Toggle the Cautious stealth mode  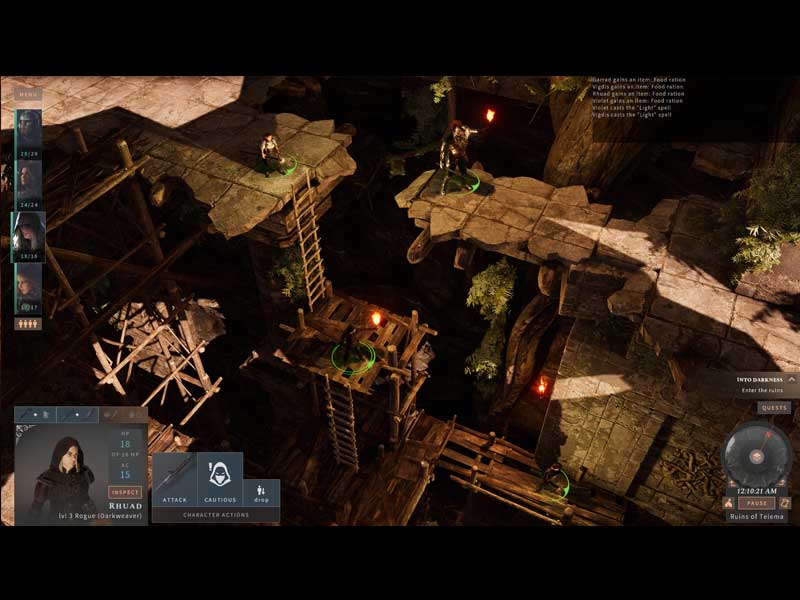tap(220, 481)
